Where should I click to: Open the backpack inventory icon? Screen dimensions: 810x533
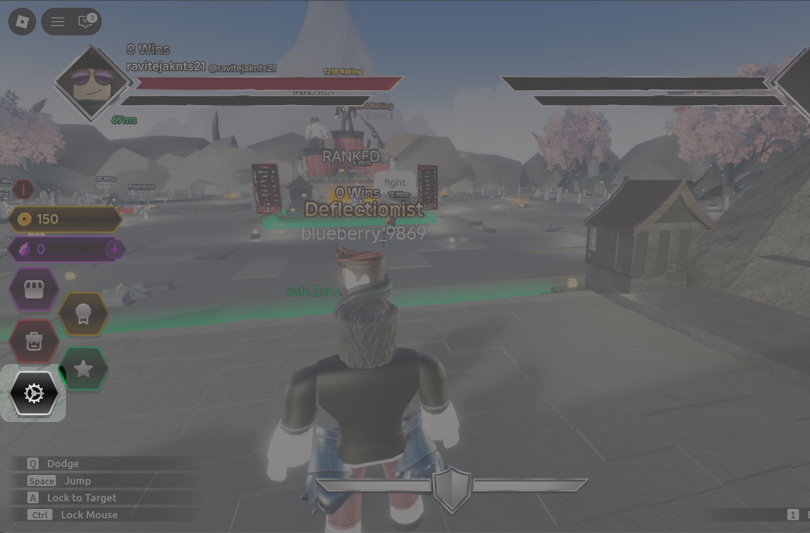[34, 341]
